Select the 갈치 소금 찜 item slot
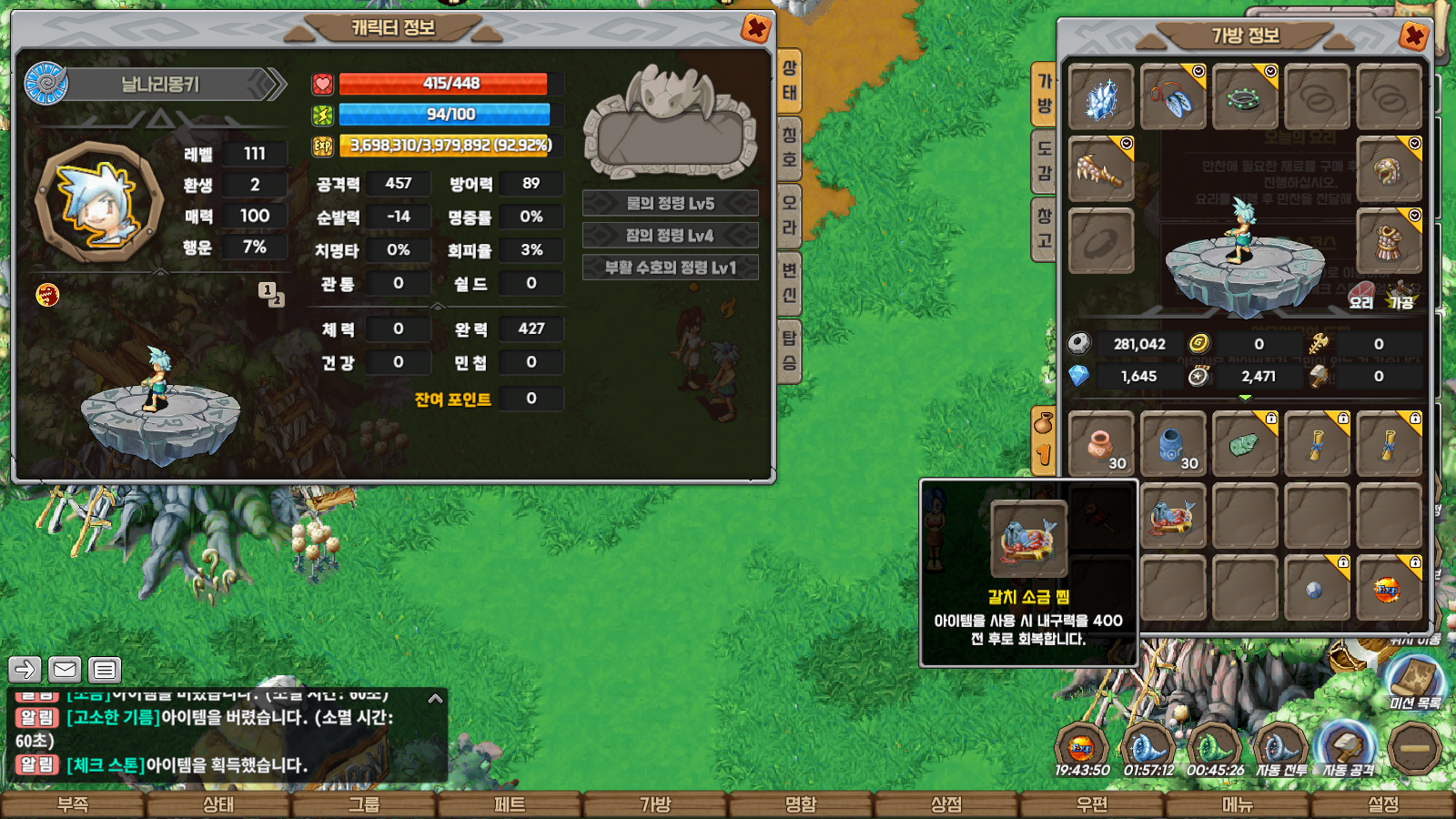Viewport: 1456px width, 819px height. [1172, 517]
